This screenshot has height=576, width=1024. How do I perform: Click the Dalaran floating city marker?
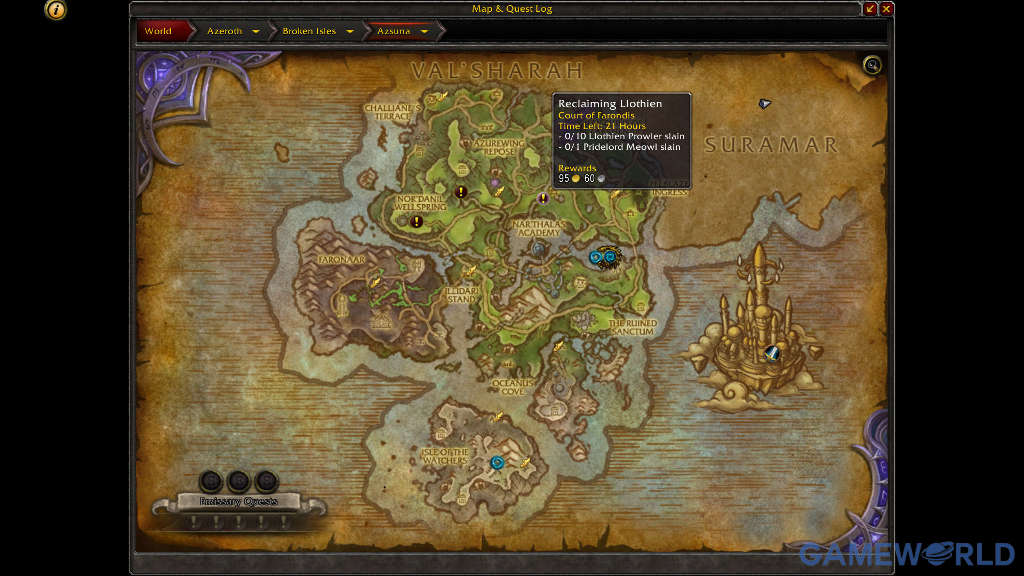tap(771, 351)
